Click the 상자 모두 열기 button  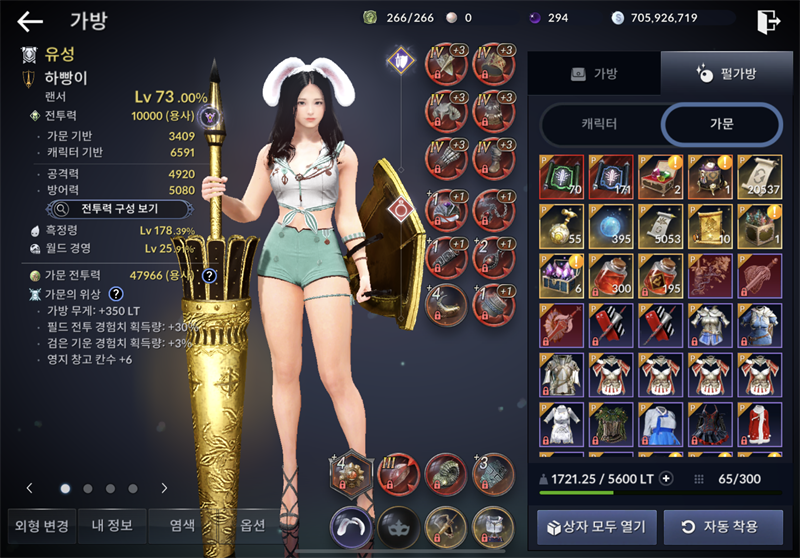pos(596,526)
